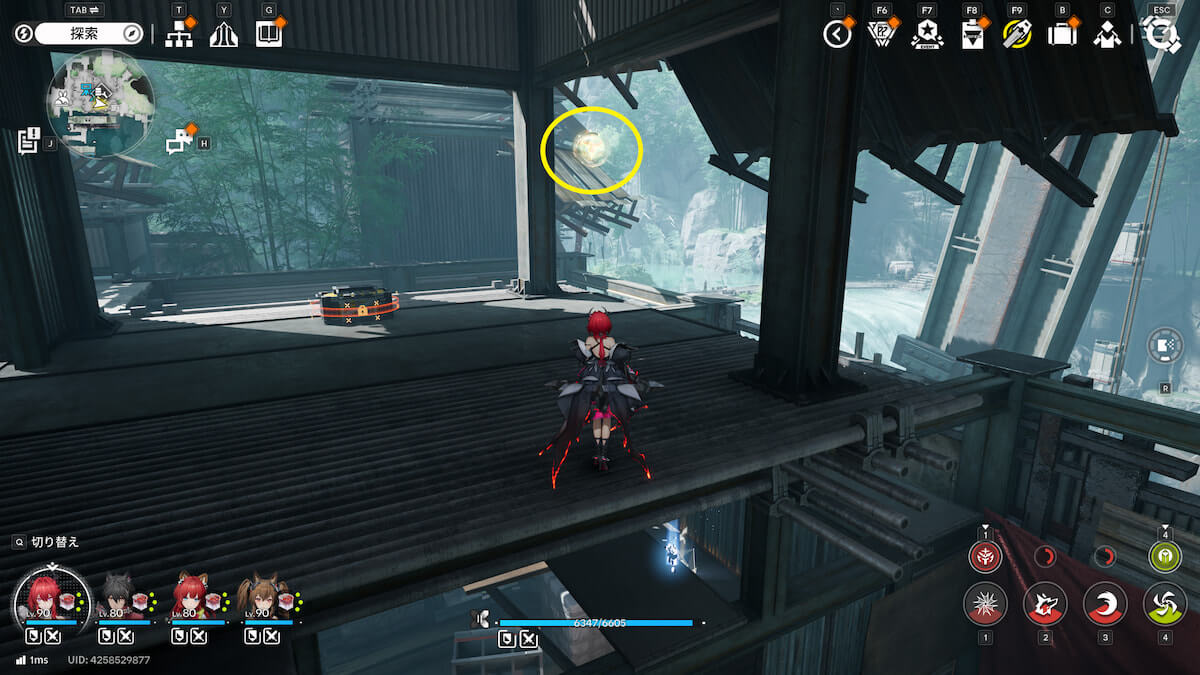The image size is (1200, 675).
Task: Activate the wolf-head skill icon
Action: 1045,604
